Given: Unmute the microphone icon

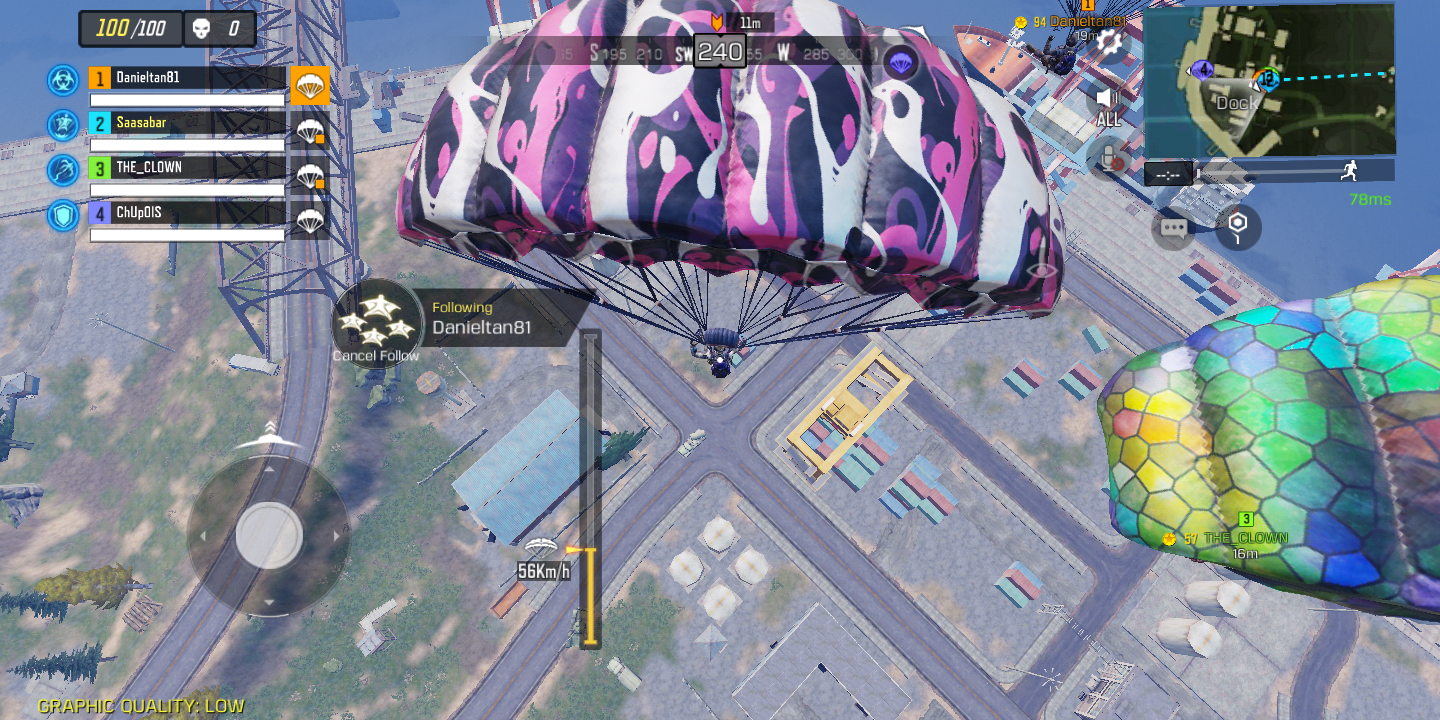Looking at the screenshot, I should (1108, 156).
